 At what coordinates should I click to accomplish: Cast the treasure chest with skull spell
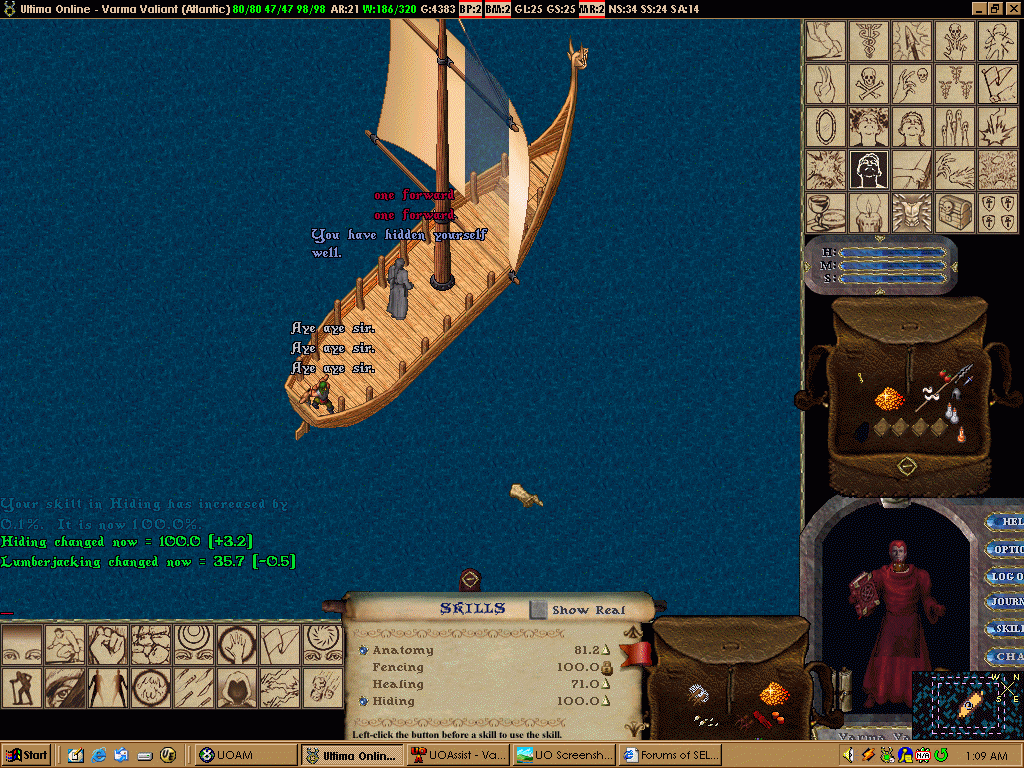click(953, 212)
